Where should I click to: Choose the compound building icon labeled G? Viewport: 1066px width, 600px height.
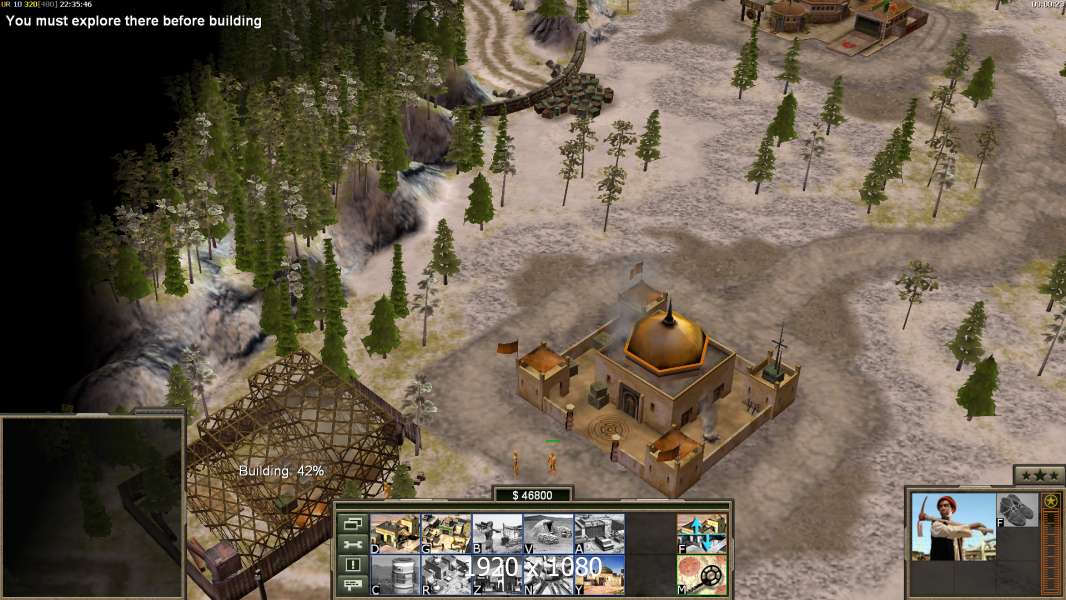click(x=446, y=534)
